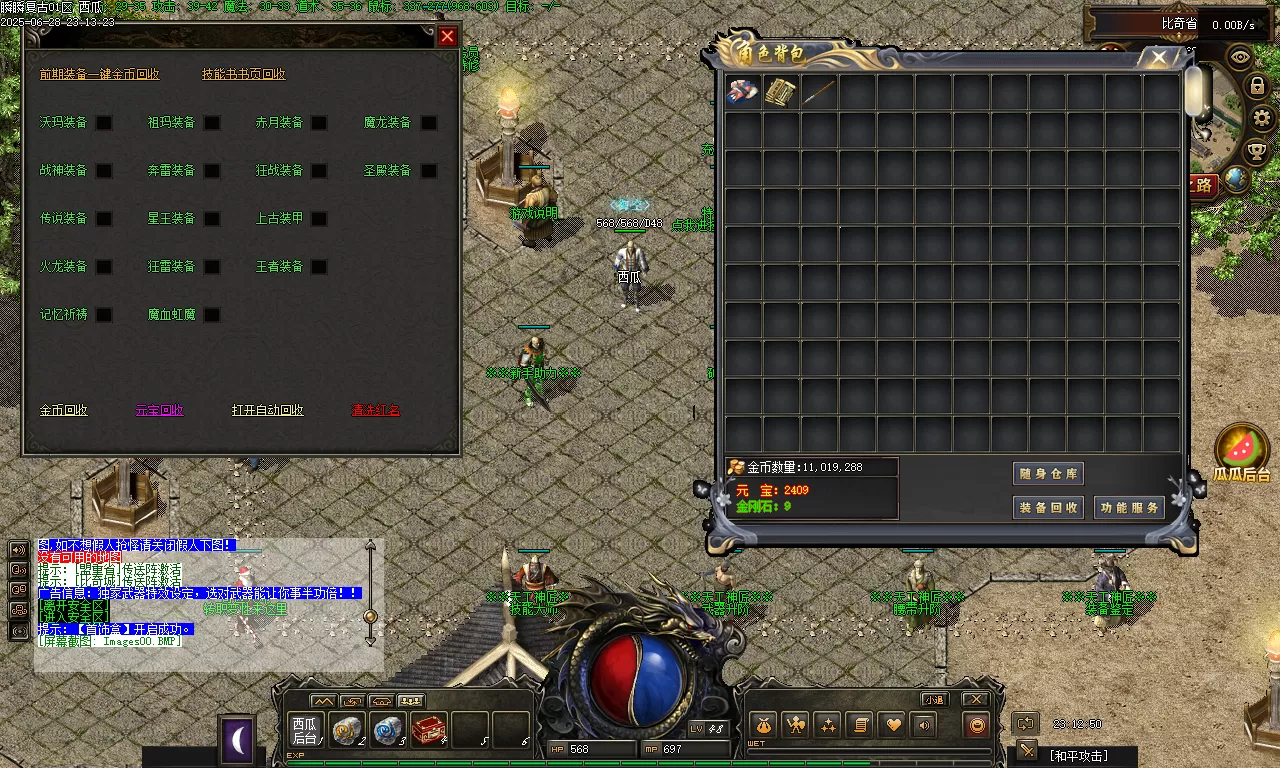Open the money bag icon in the bottom bar
This screenshot has height=768, width=1280.
click(762, 725)
